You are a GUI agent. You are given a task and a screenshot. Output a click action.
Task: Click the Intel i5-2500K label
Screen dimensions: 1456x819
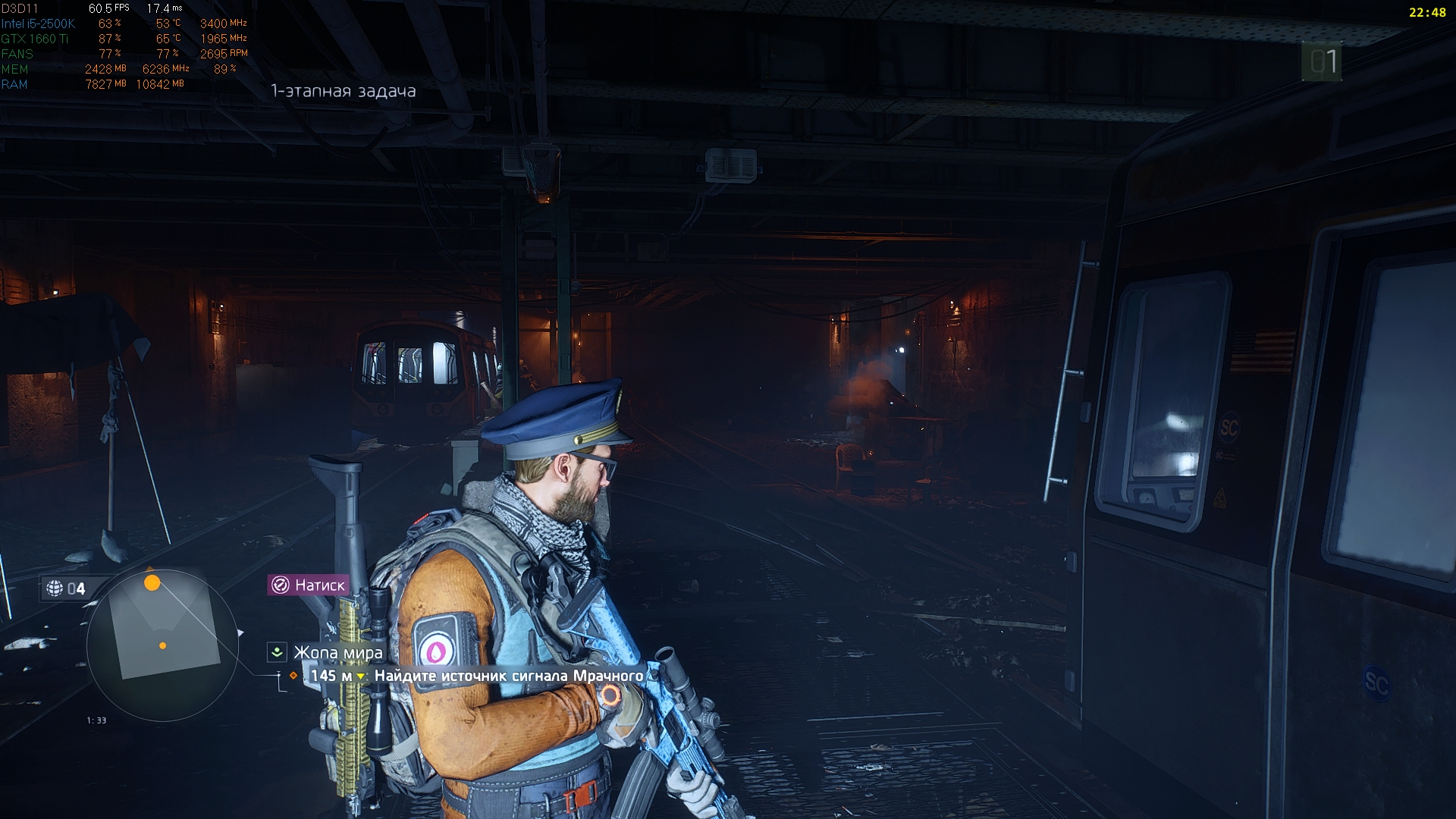(x=39, y=24)
